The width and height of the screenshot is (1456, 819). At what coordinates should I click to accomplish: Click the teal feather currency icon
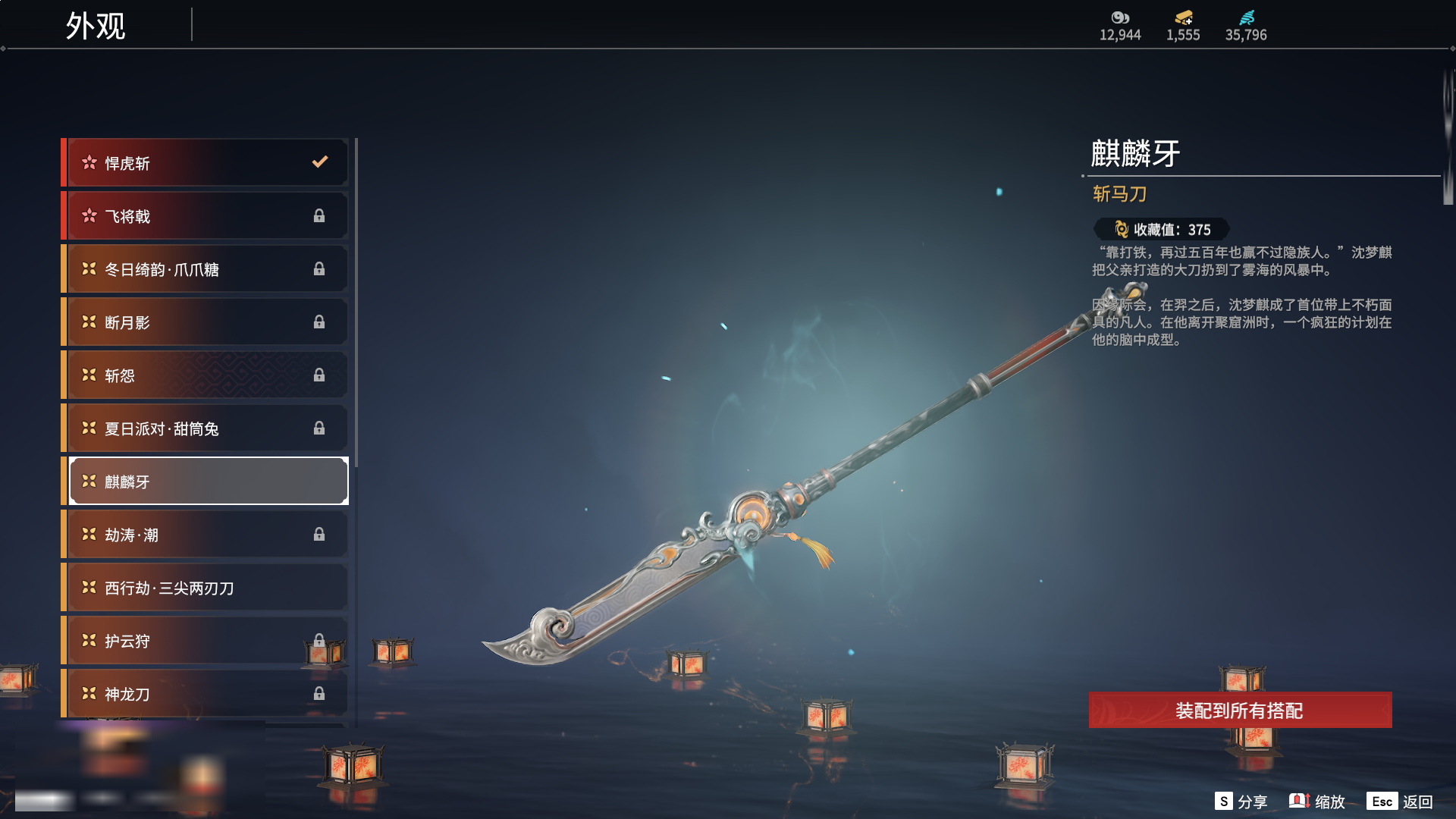1246,17
